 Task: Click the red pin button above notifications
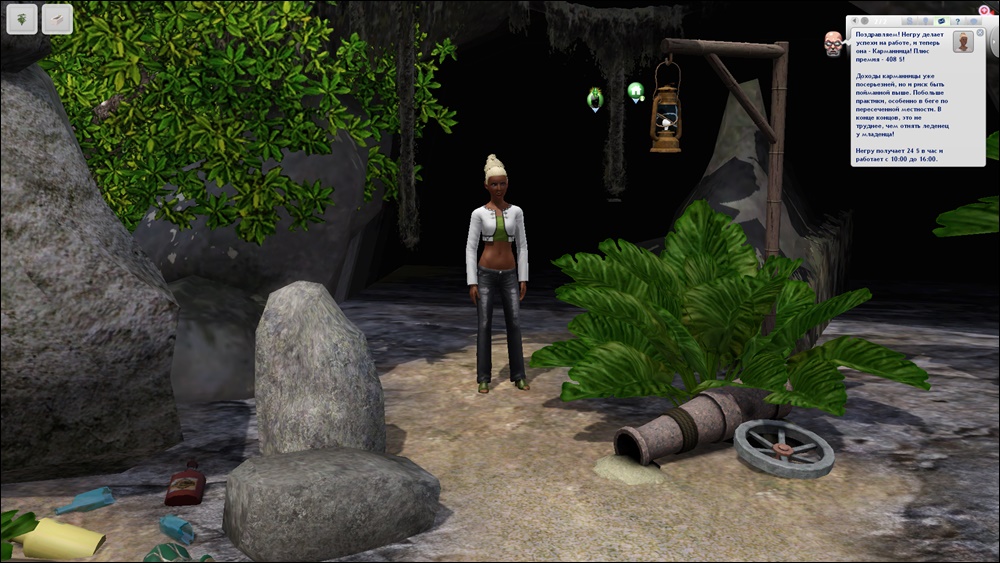(983, 9)
